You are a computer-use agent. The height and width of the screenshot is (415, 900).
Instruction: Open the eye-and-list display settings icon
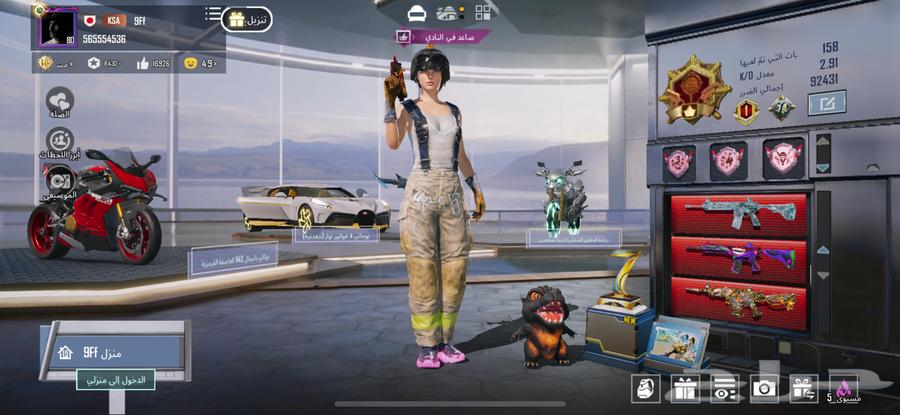[x=725, y=389]
